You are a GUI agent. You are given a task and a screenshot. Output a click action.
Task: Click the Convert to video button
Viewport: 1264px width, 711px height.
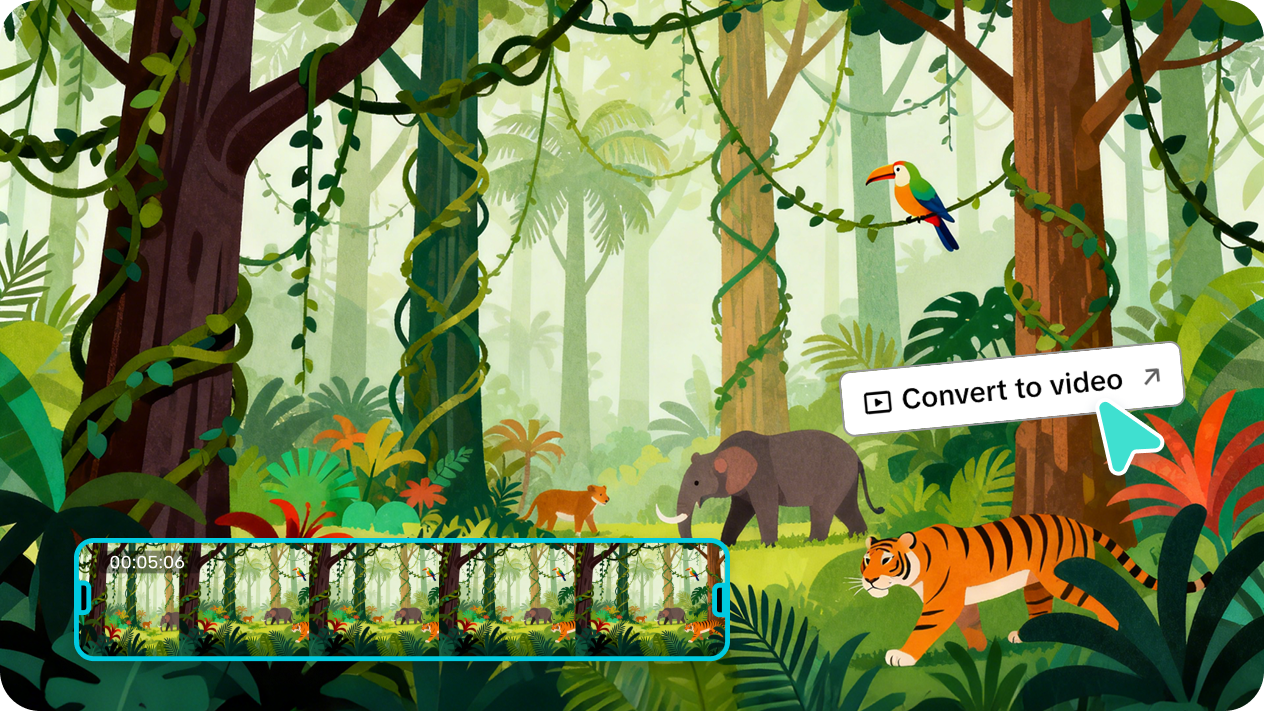[x=1011, y=390]
